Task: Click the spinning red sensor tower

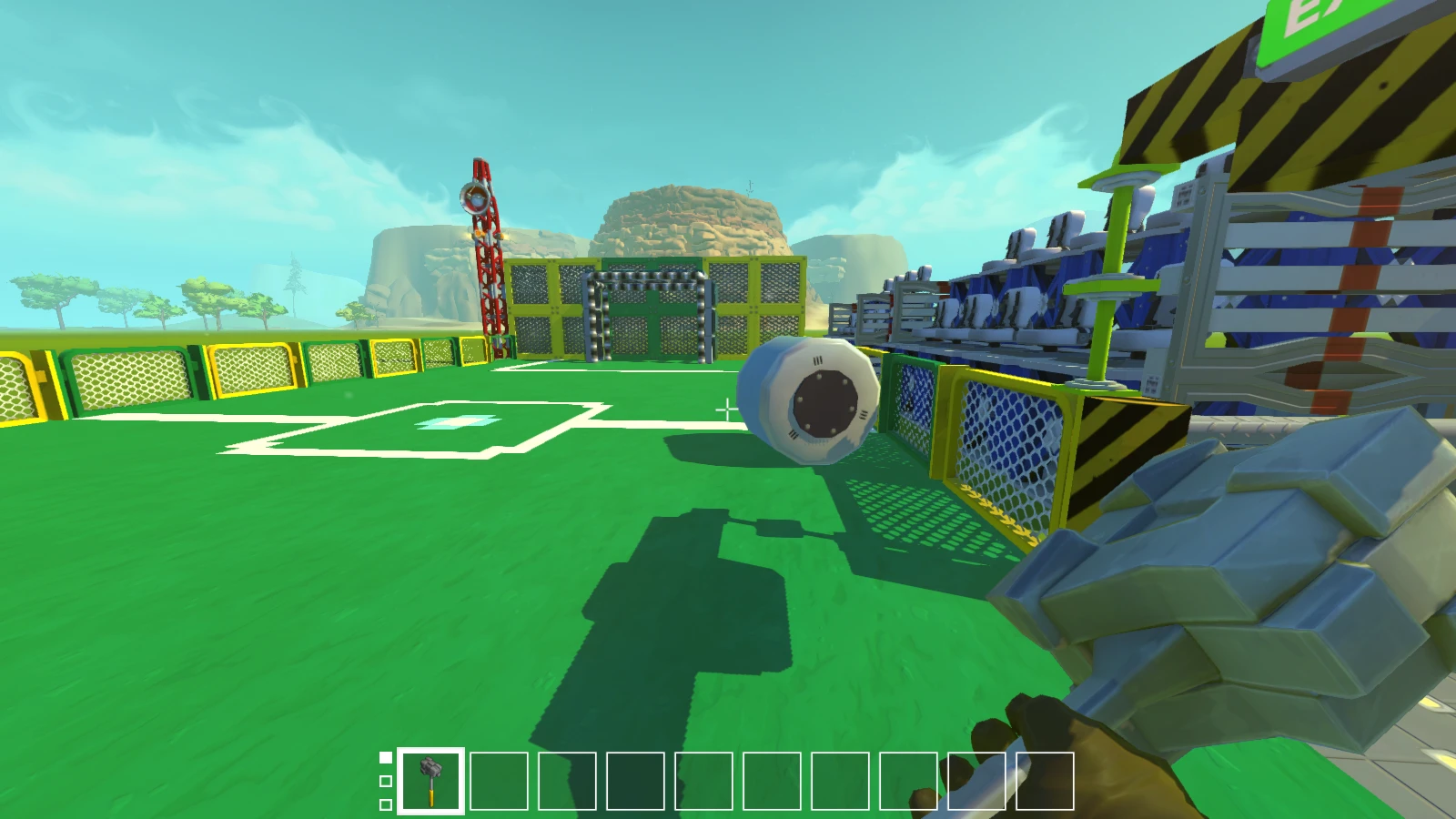Action: click(482, 227)
